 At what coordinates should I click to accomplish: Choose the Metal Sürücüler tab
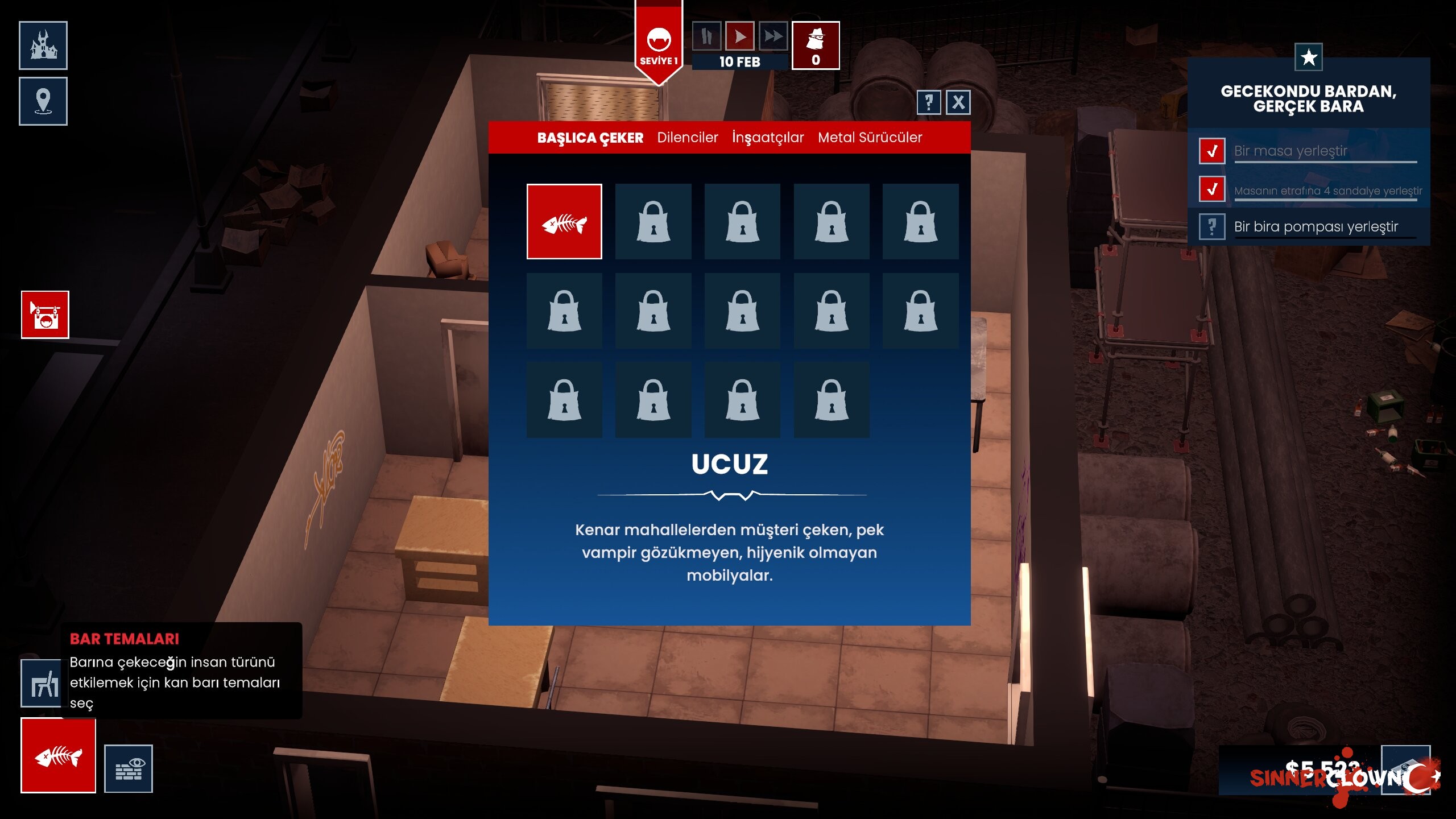point(870,138)
